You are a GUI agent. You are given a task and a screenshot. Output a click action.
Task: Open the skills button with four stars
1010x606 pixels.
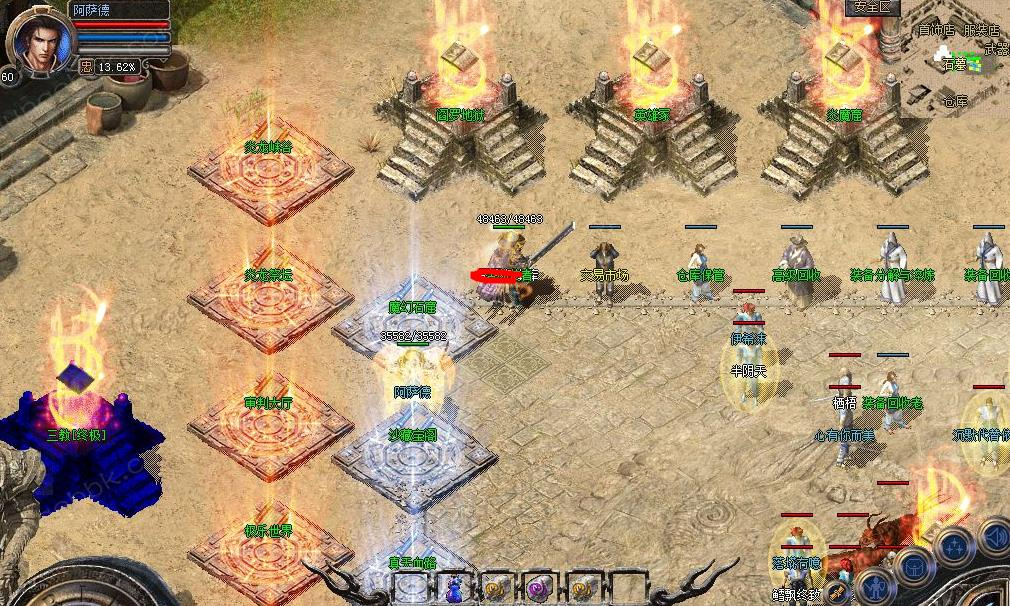point(955,546)
